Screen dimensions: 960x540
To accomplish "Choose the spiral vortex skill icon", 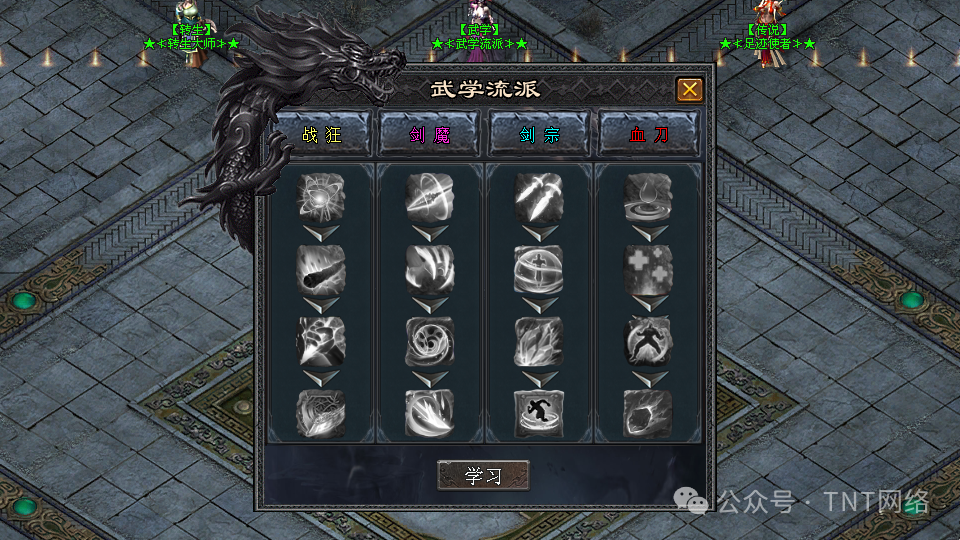I will 430,341.
